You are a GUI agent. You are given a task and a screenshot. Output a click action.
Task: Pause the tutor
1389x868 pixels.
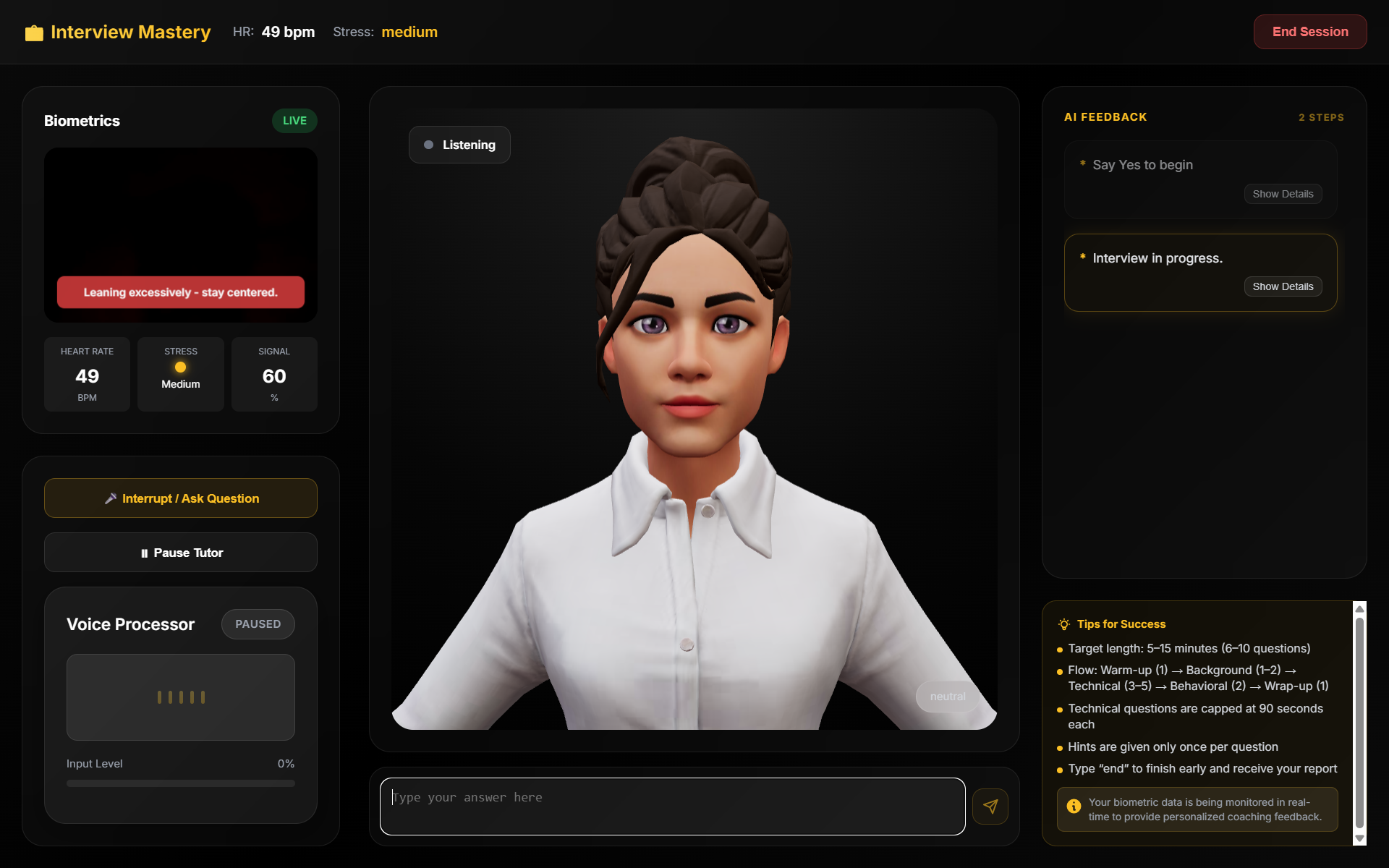click(x=181, y=553)
